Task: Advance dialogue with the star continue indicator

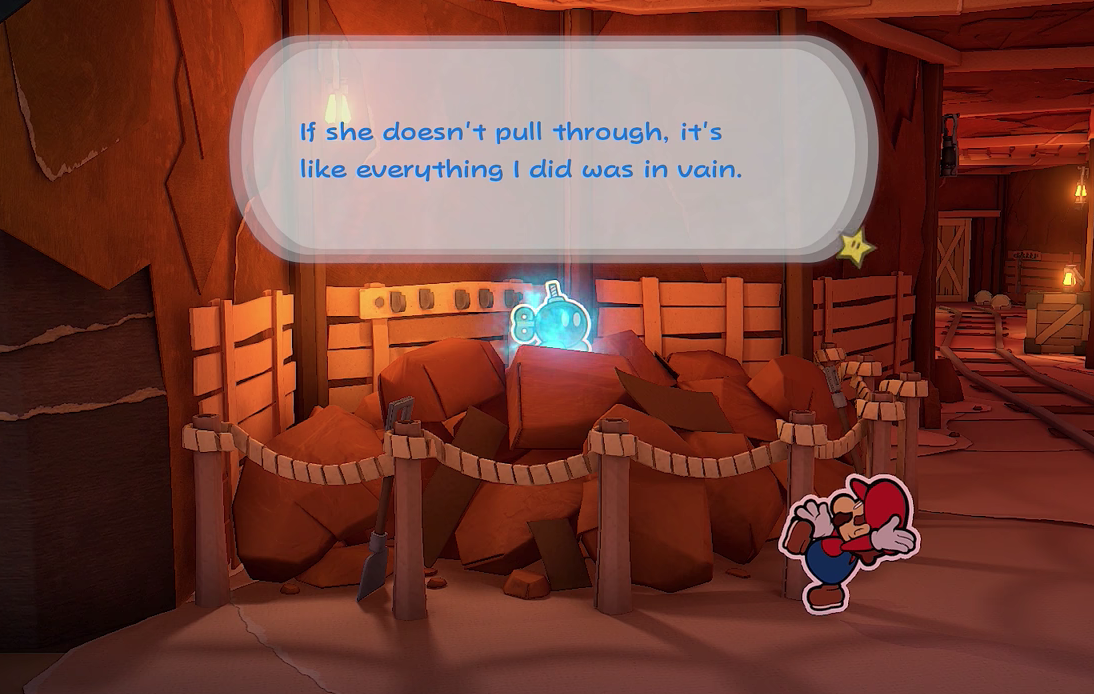Action: coord(856,247)
